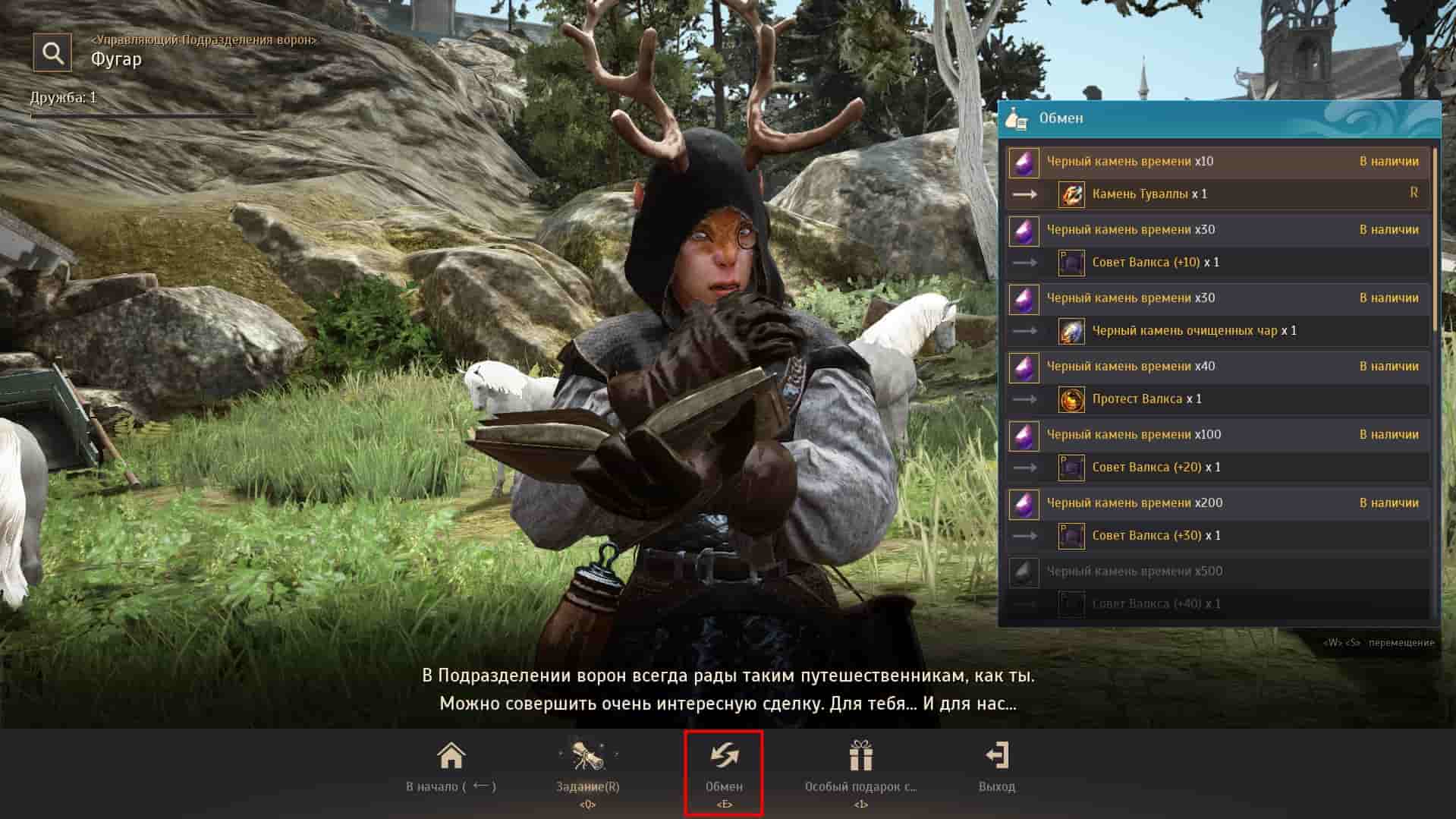The height and width of the screenshot is (819, 1456).
Task: Click the Черный камень времени x500 row
Action: (x=1134, y=572)
